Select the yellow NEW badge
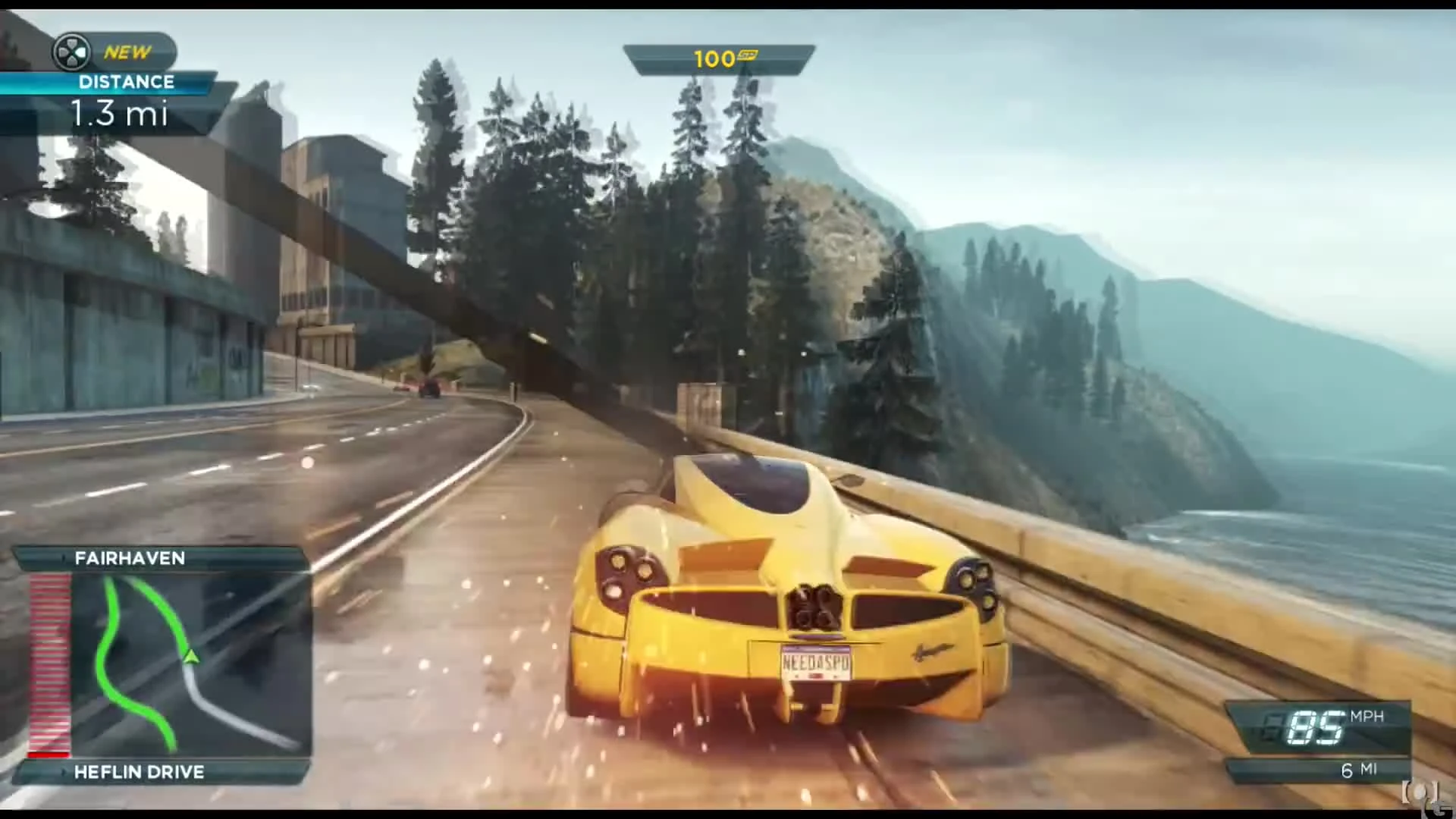The image size is (1456, 819). (127, 52)
